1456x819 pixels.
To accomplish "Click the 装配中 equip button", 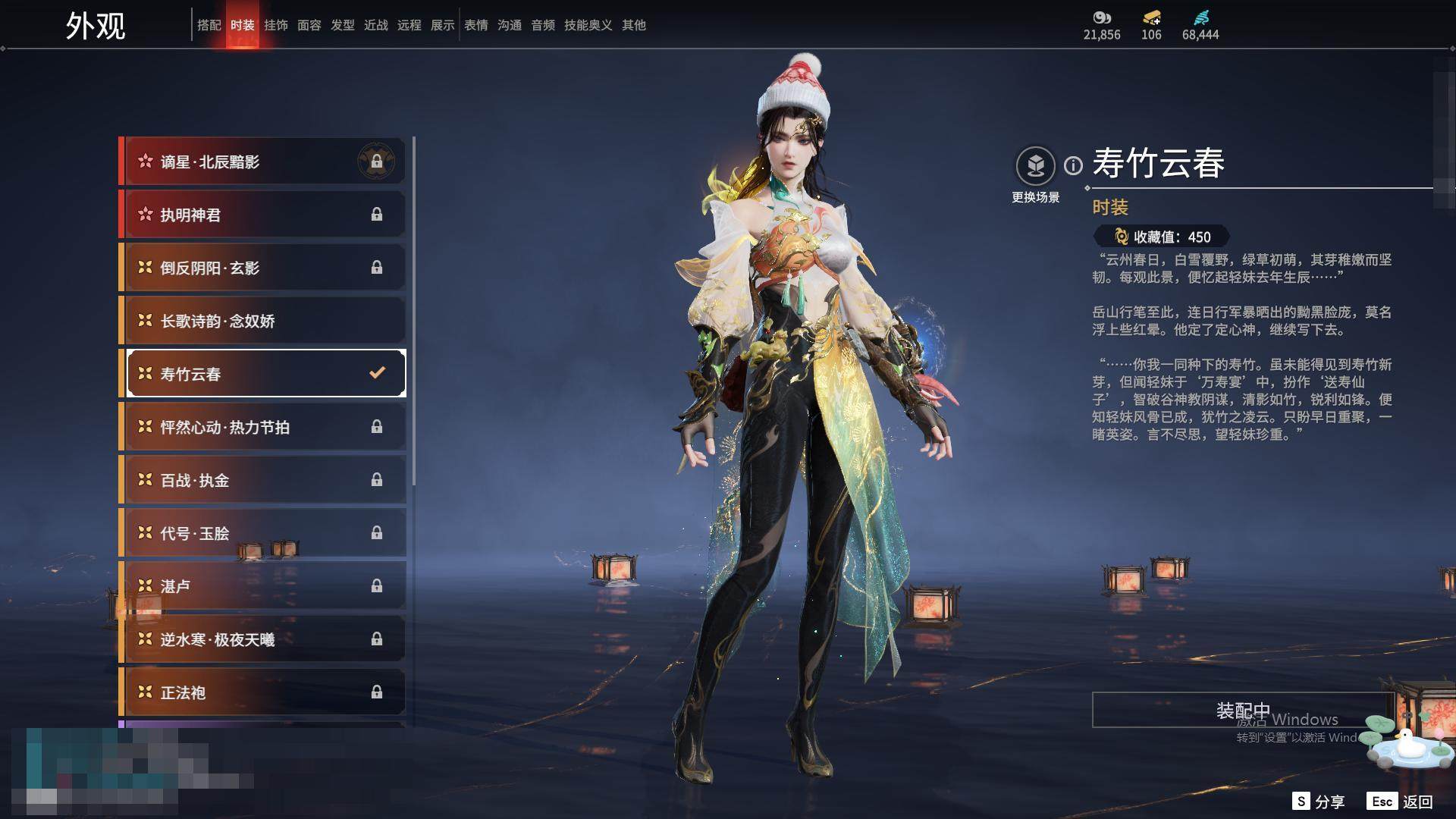I will 1242,710.
